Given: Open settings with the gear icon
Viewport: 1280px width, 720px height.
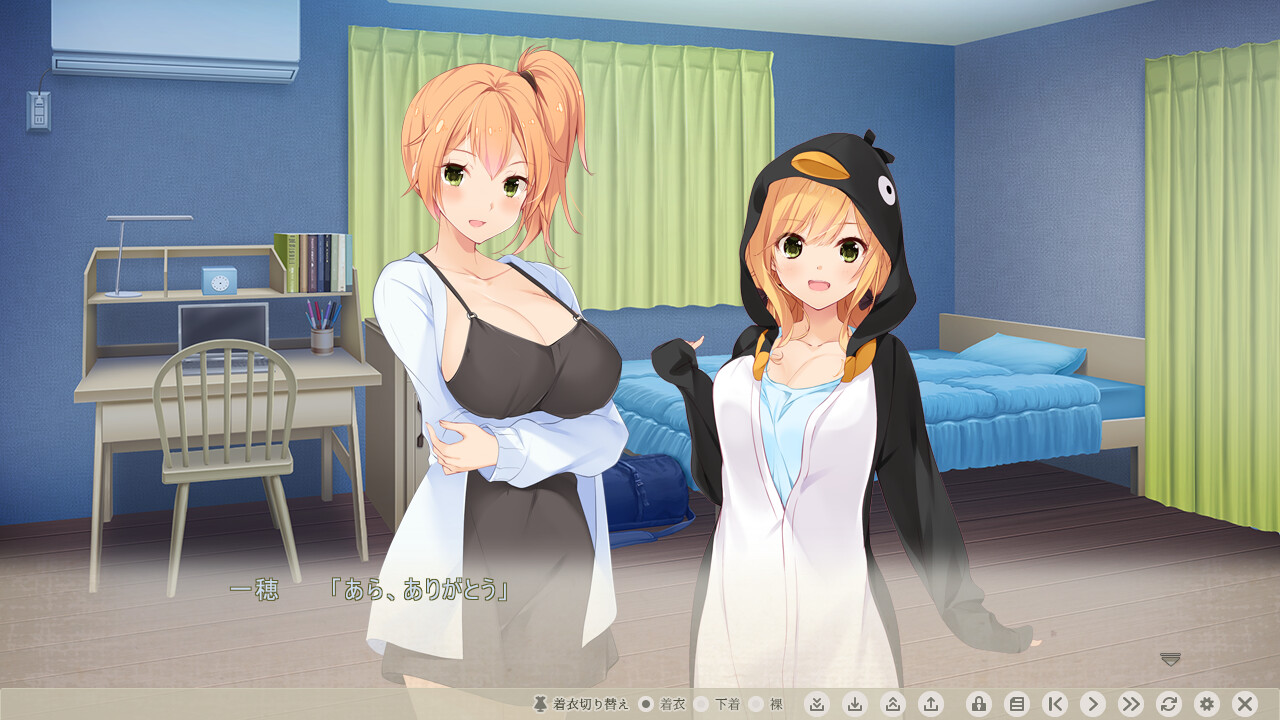Looking at the screenshot, I should [1206, 704].
